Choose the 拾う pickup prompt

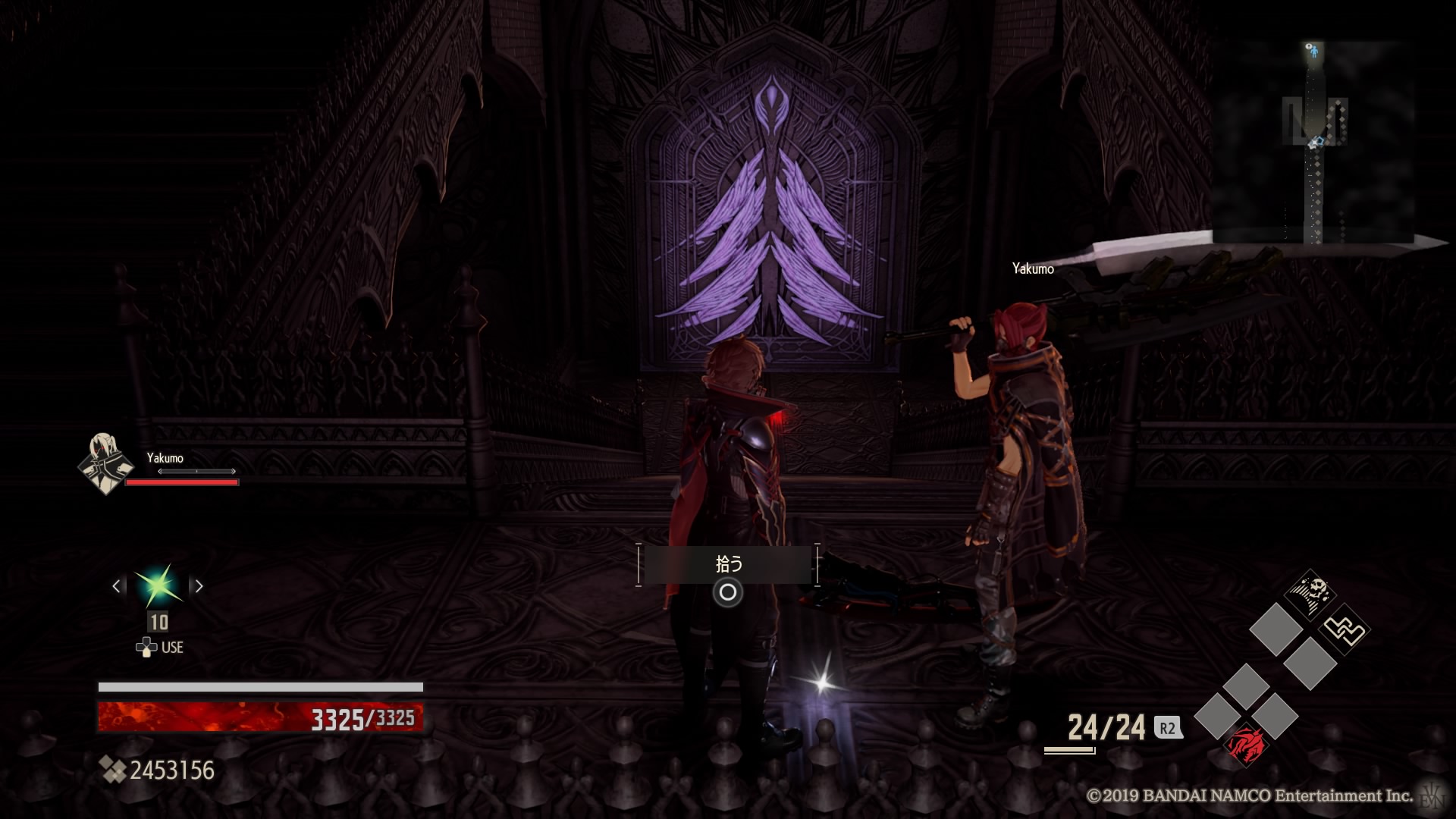[728, 565]
